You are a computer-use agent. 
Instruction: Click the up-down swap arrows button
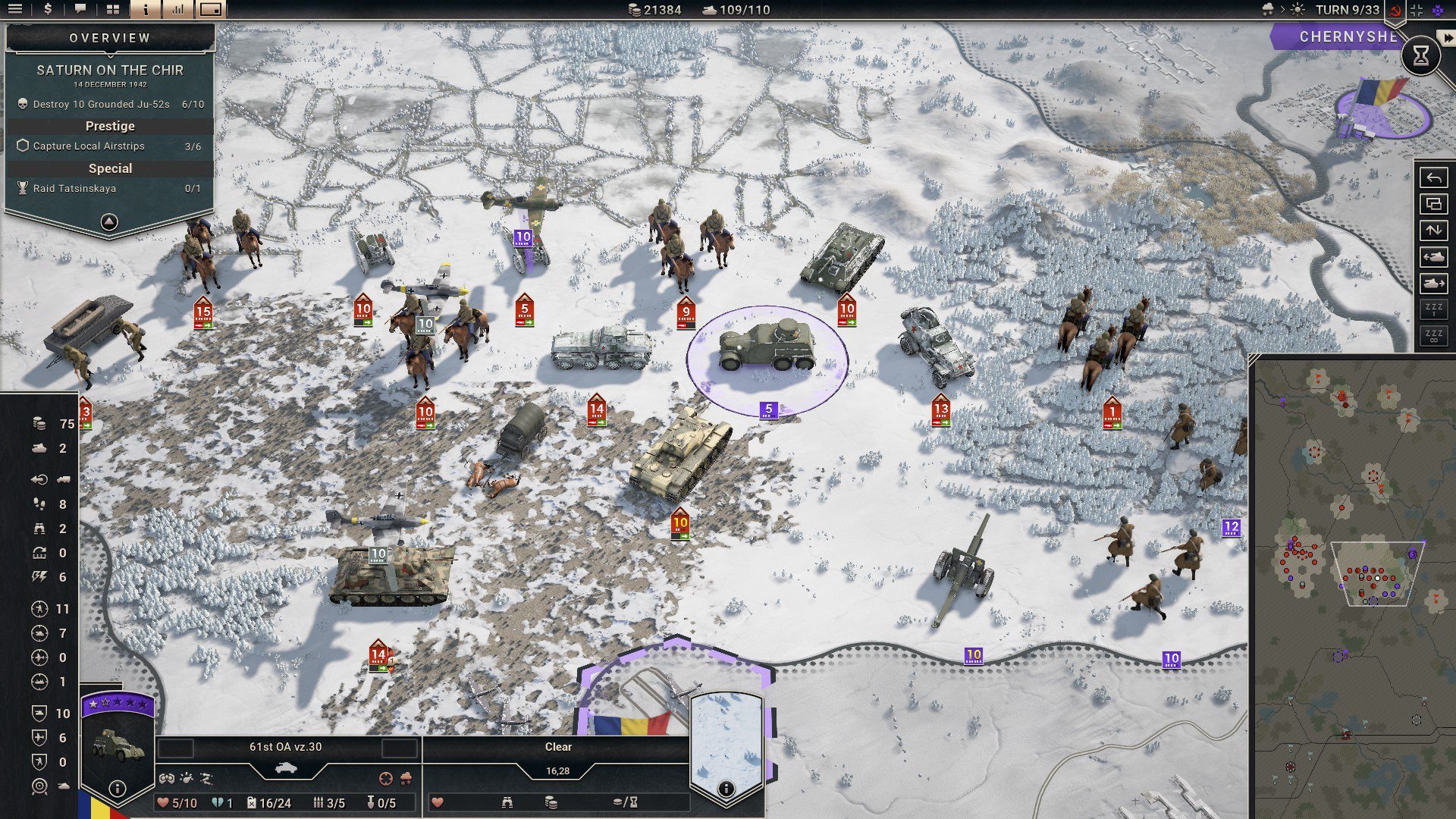1433,230
